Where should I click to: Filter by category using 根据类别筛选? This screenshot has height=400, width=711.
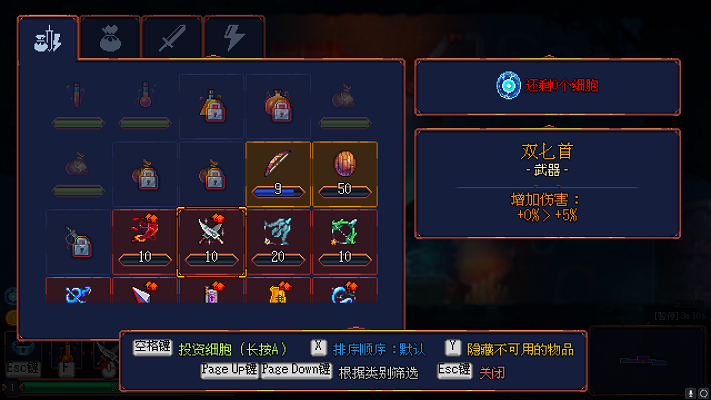[377, 371]
